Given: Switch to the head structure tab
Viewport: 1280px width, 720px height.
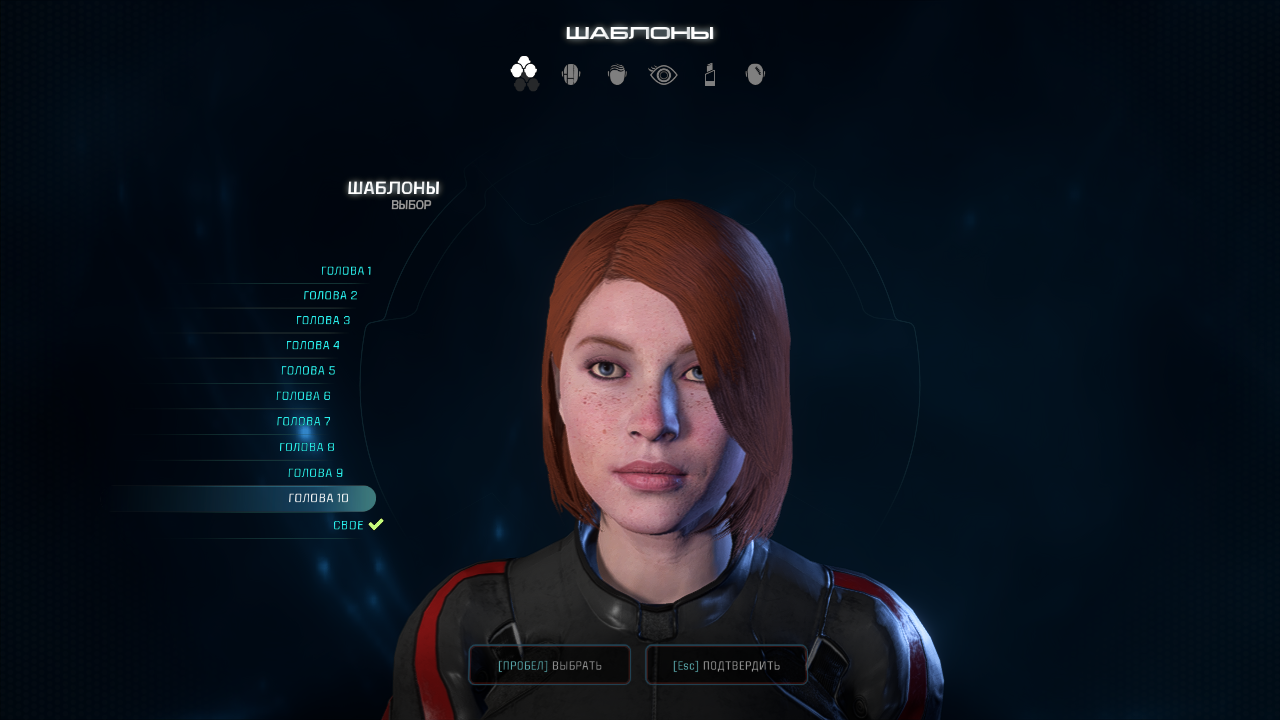Looking at the screenshot, I should coord(571,74).
